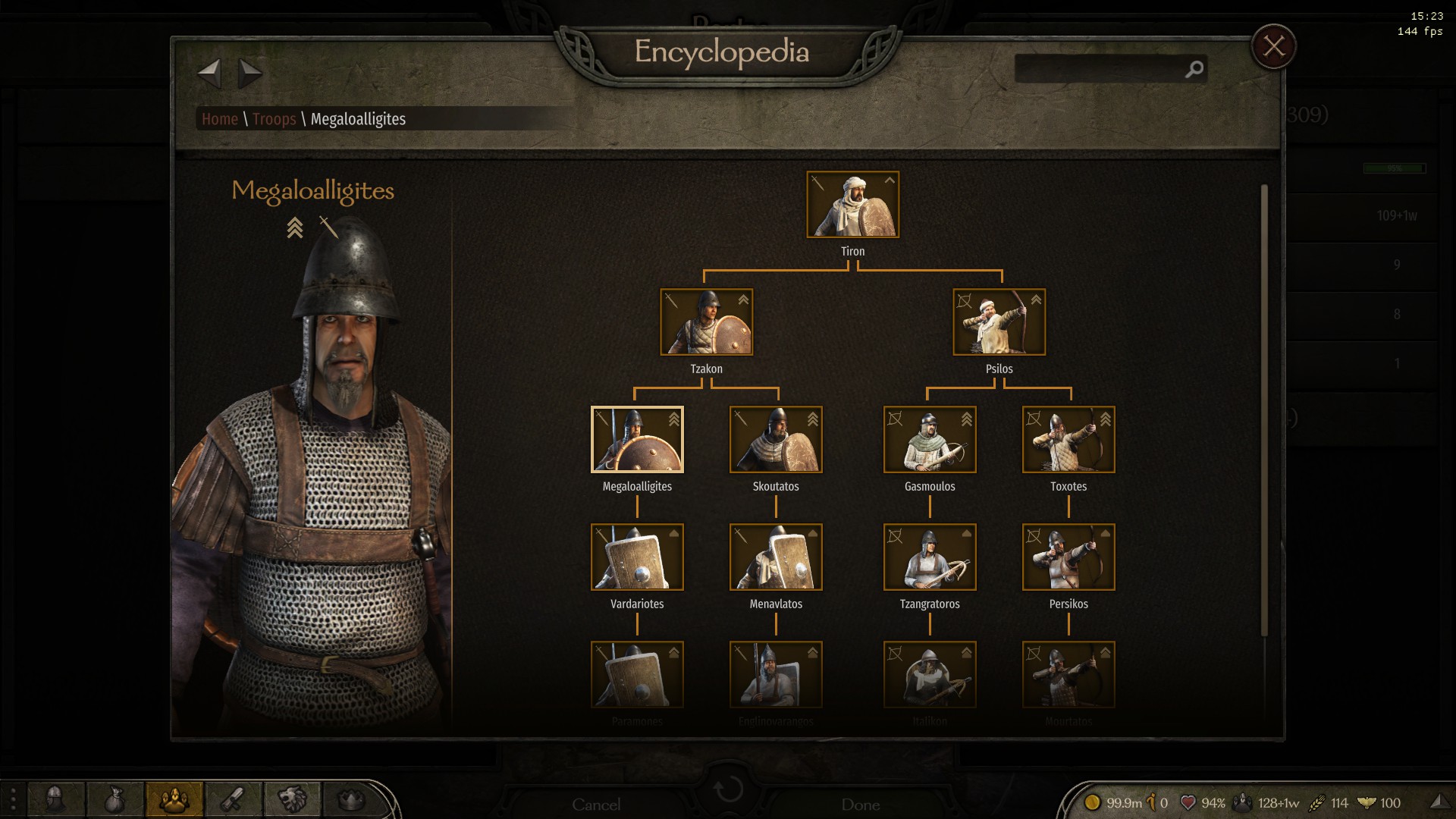Click the encyclopedia search field
This screenshot has height=819, width=1456.
pos(1100,69)
